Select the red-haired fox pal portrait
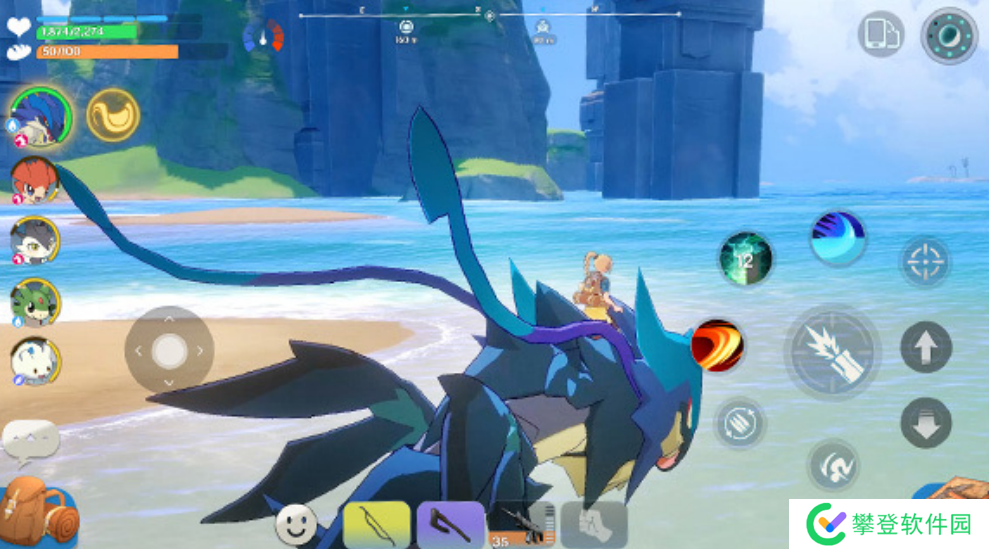Image resolution: width=989 pixels, height=549 pixels. (35, 180)
